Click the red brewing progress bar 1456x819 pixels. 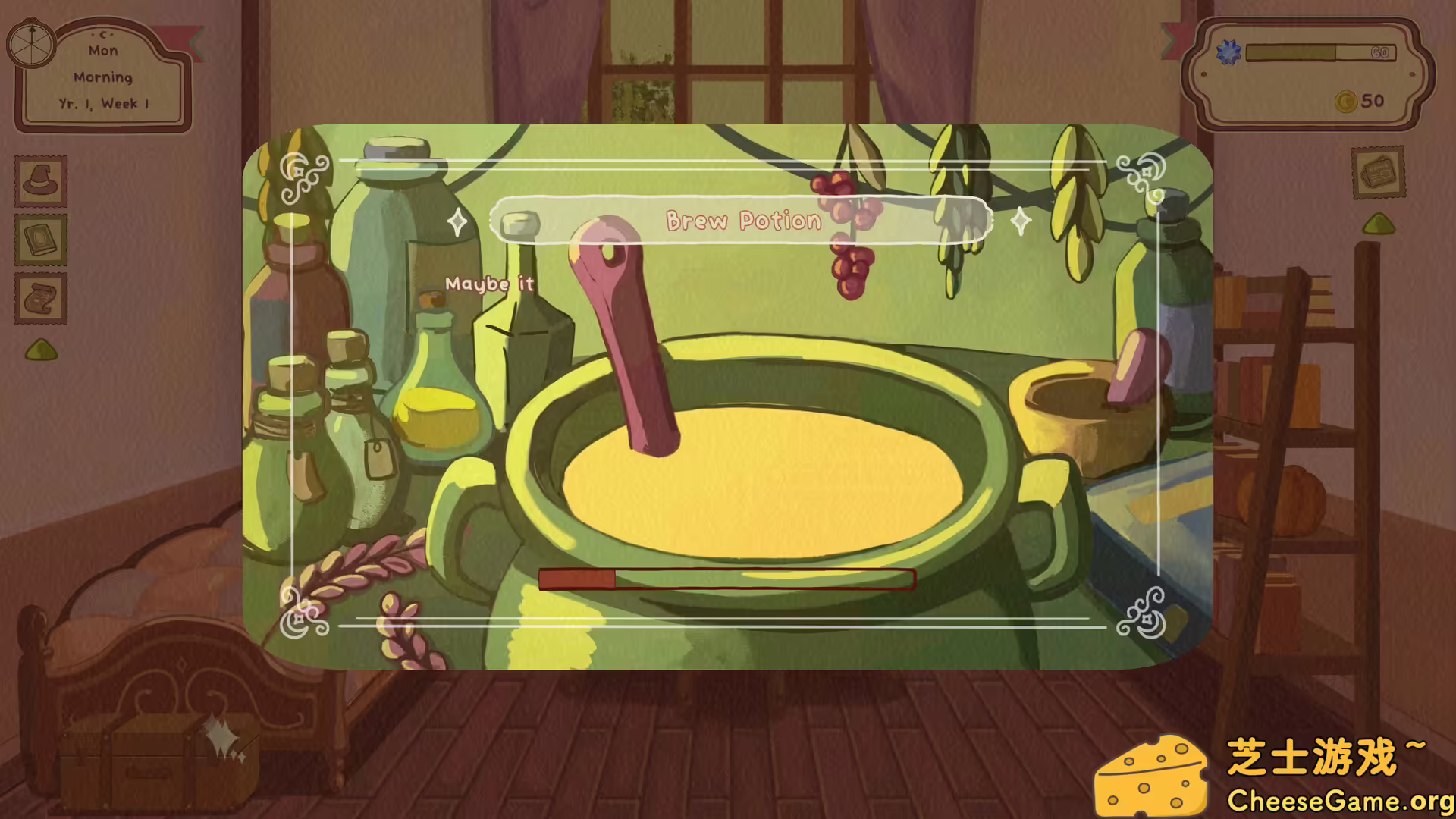coord(726,579)
